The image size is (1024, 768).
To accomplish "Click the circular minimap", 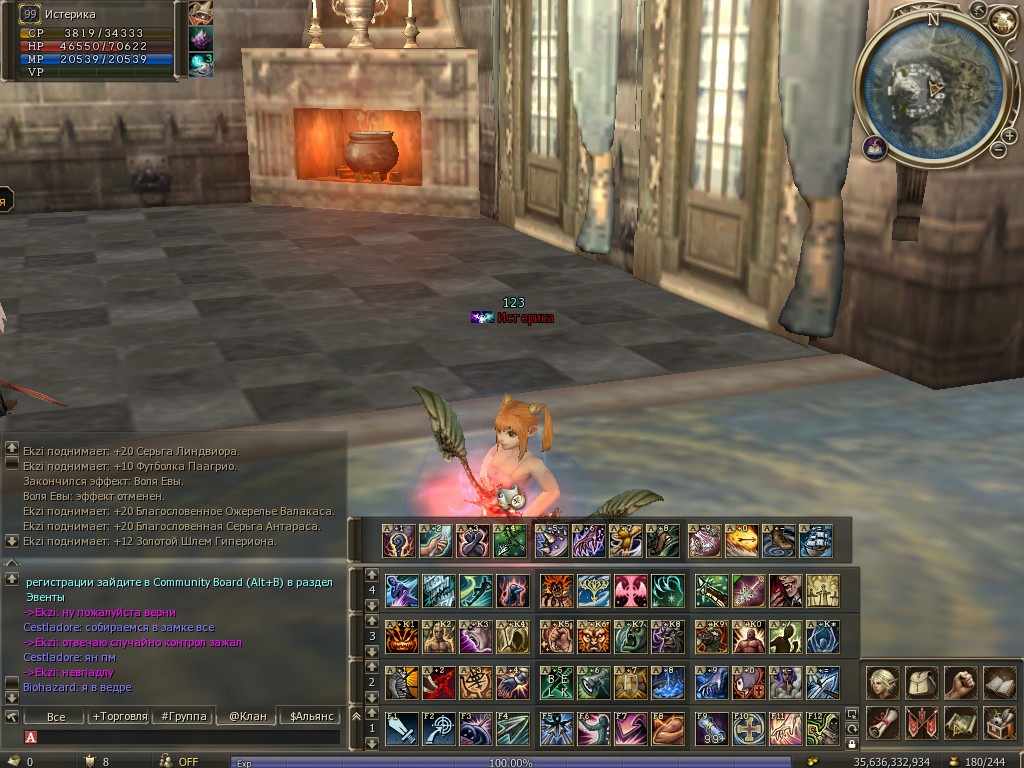I will (932, 88).
